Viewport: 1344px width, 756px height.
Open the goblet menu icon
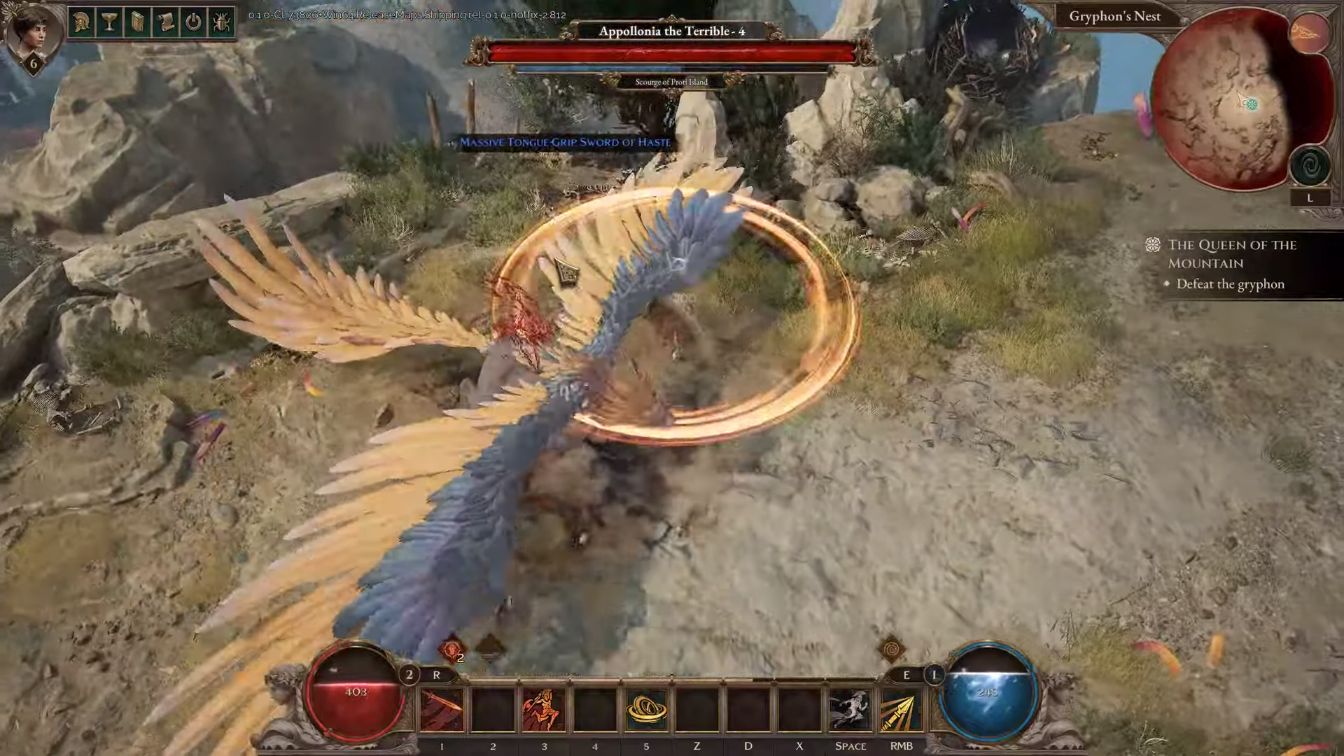point(111,21)
